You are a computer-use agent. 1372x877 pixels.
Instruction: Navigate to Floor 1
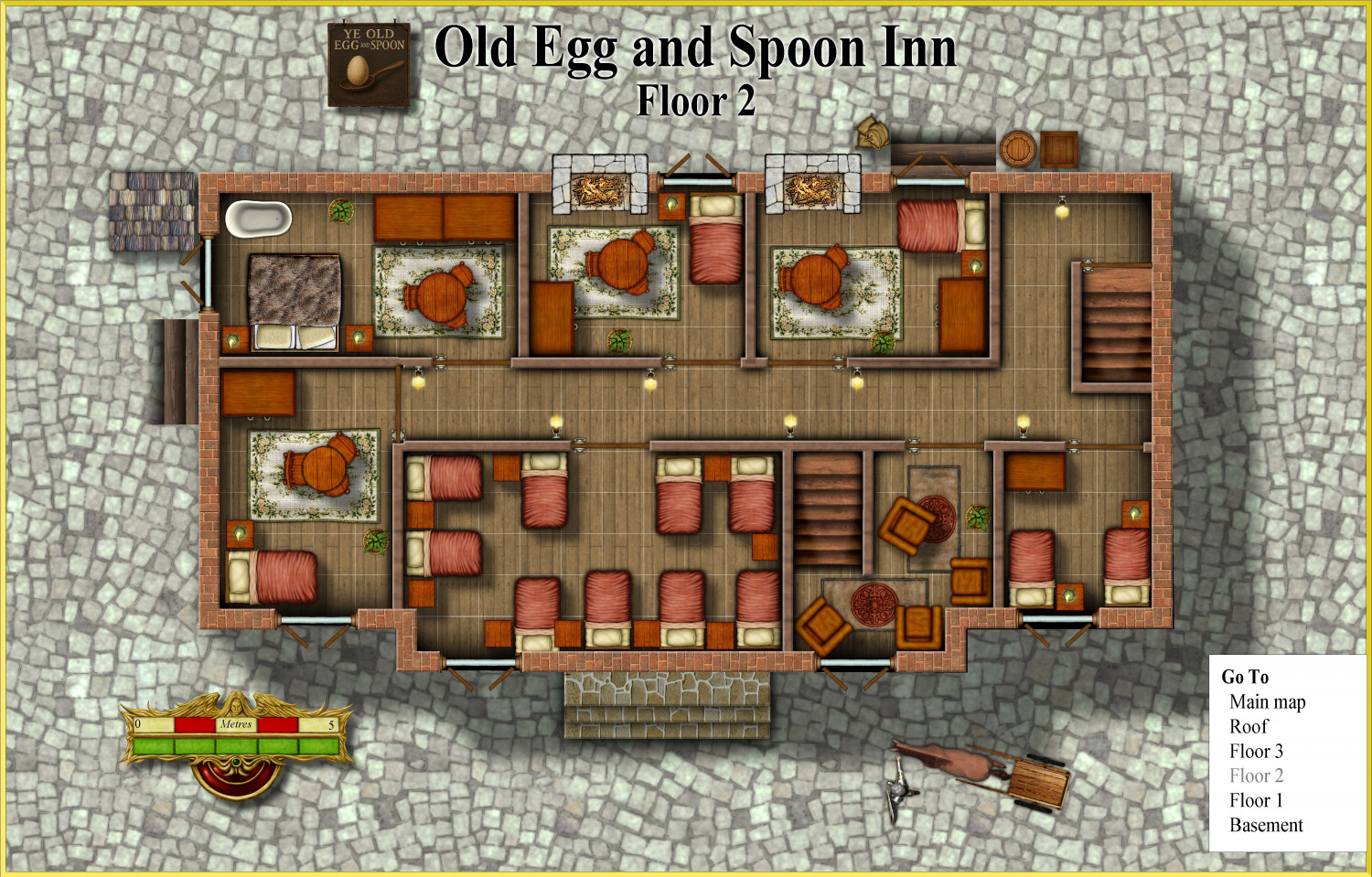(x=1256, y=801)
